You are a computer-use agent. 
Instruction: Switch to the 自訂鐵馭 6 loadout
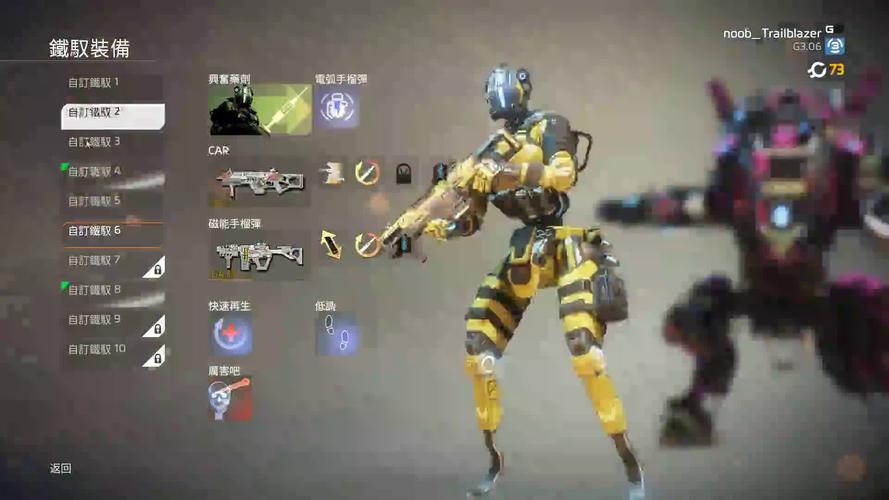[x=112, y=231]
